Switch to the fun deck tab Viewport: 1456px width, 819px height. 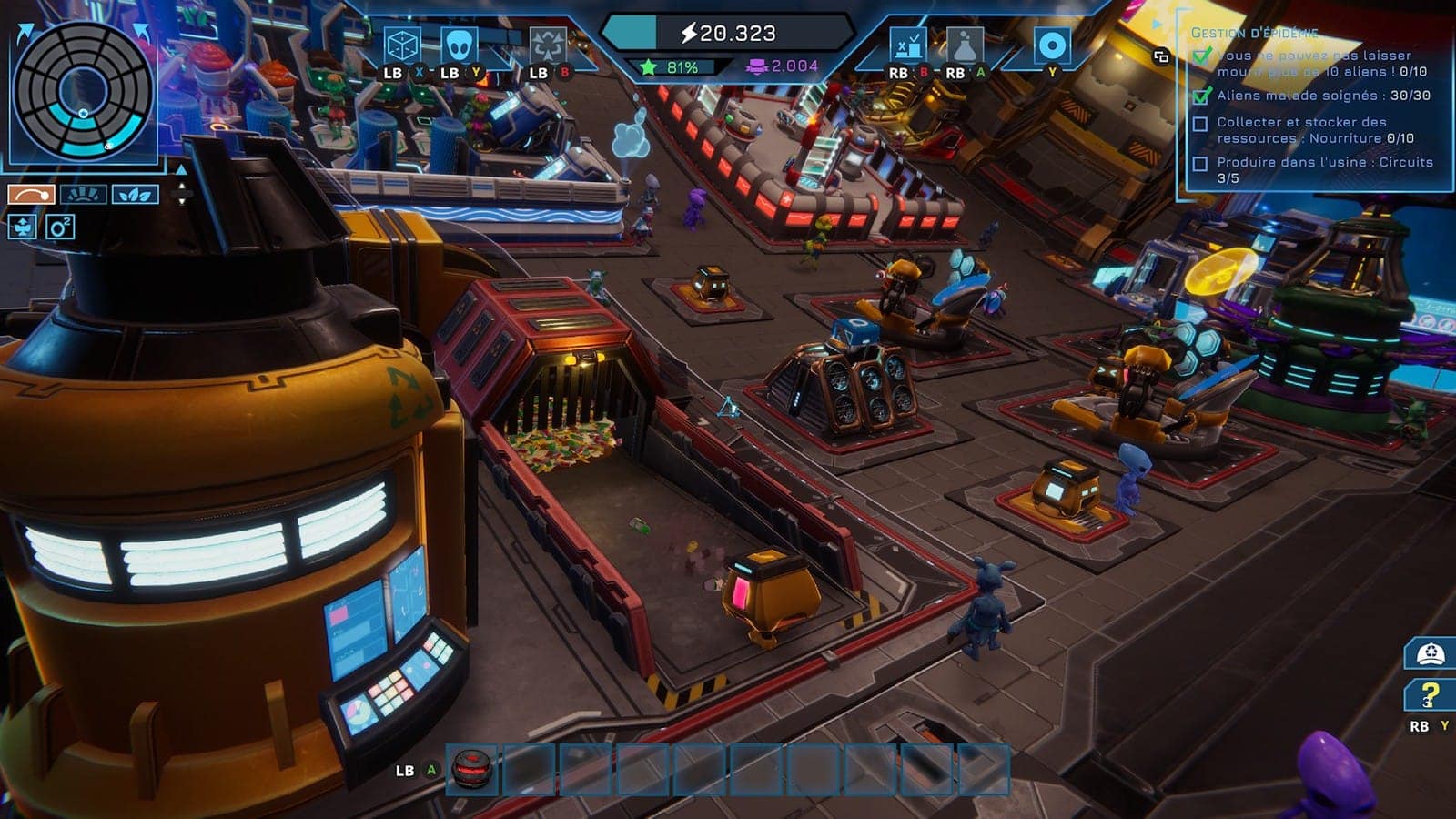point(83,194)
